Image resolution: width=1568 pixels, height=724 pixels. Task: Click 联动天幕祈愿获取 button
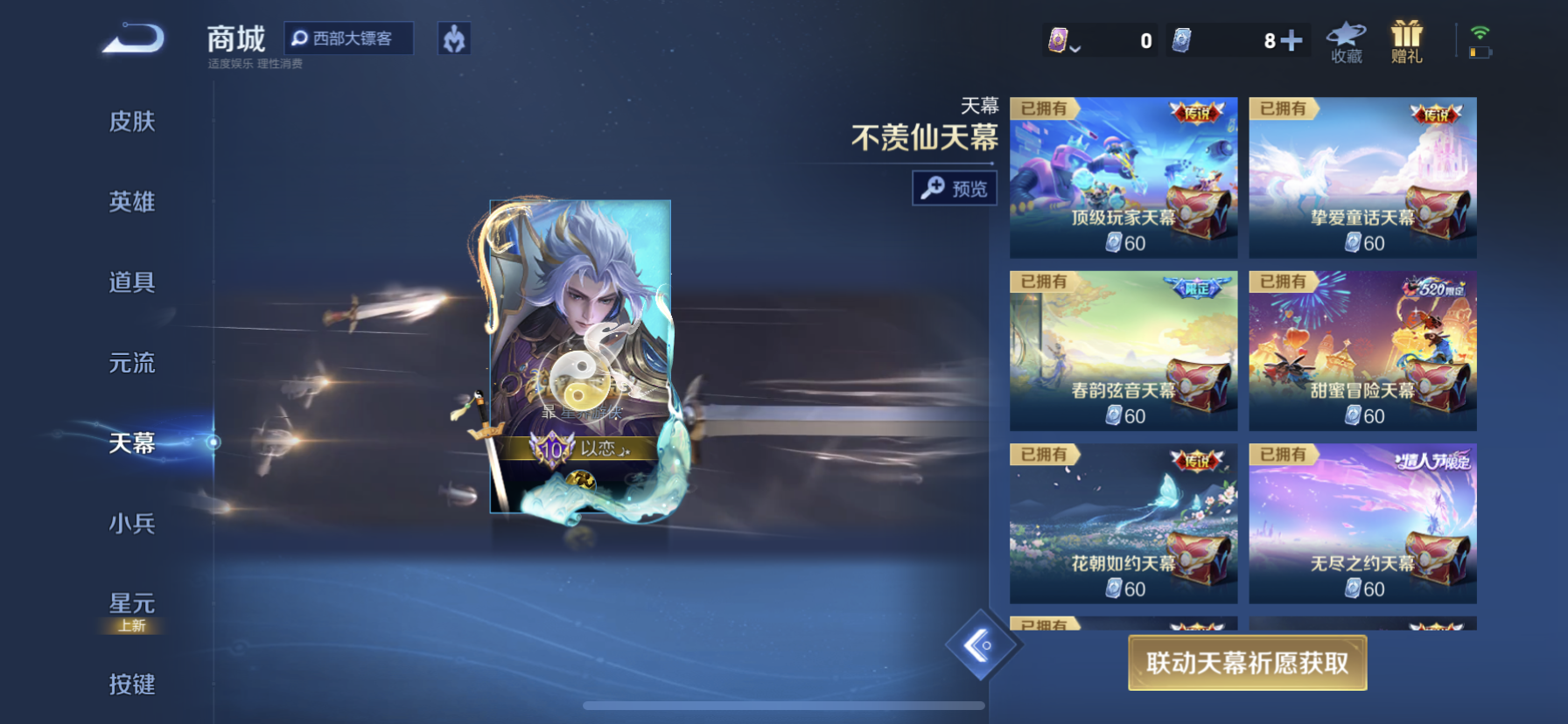tap(1247, 663)
